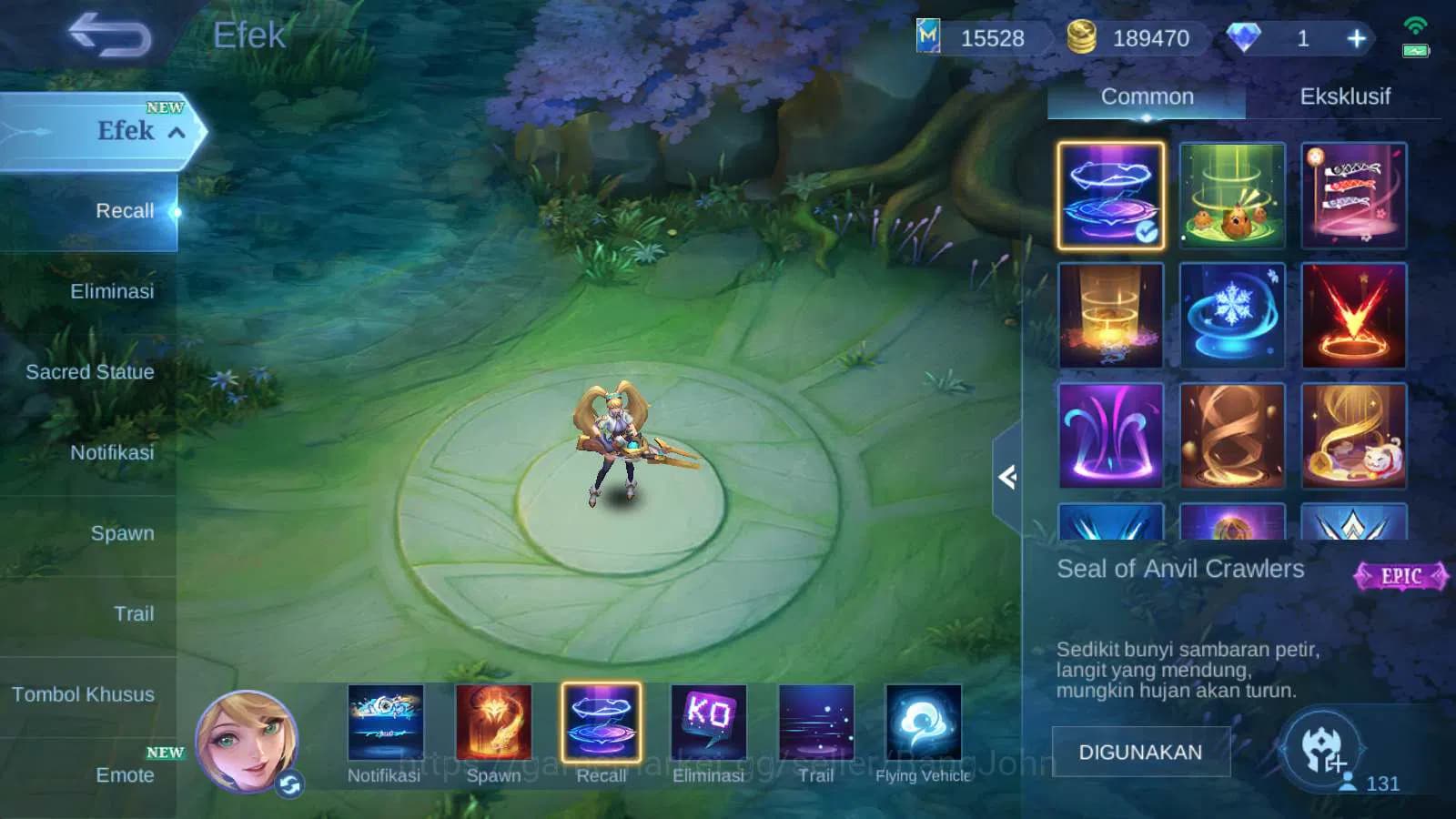Open the Spawn effect icon with flame design
Image resolution: width=1456 pixels, height=819 pixels.
pyautogui.click(x=491, y=725)
